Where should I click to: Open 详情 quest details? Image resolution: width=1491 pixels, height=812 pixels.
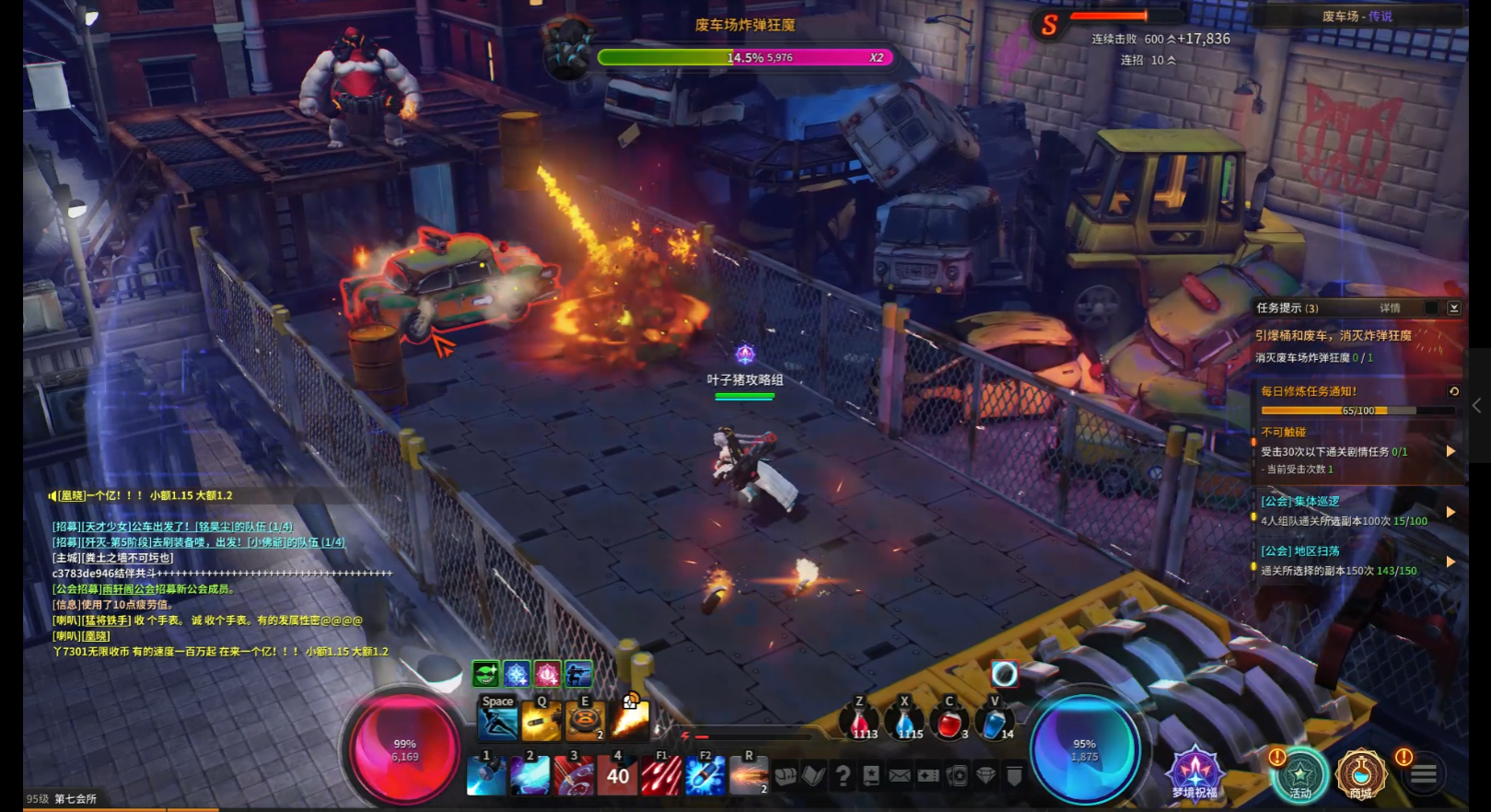pyautogui.click(x=1390, y=308)
